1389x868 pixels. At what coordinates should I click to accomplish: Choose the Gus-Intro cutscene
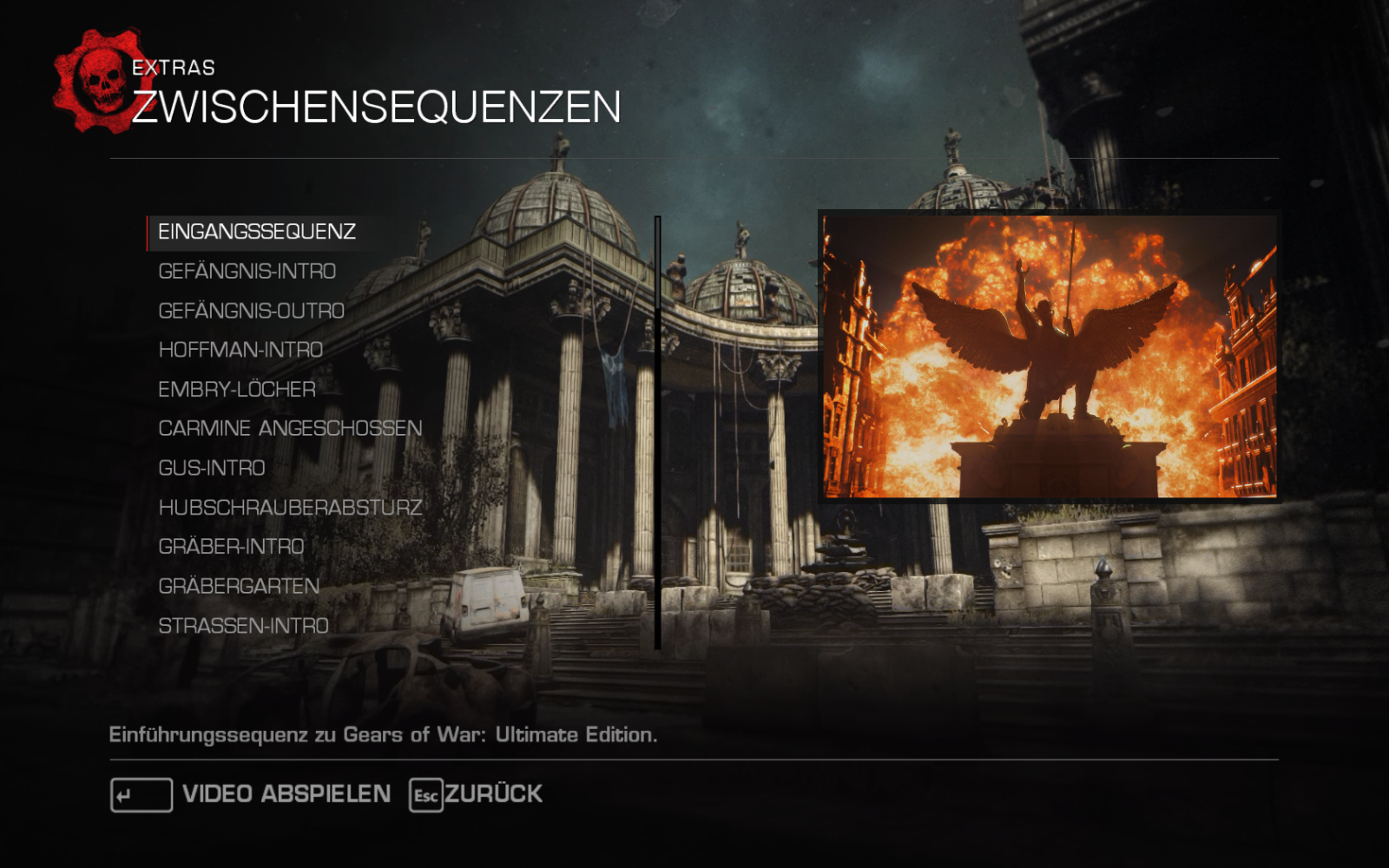(x=212, y=468)
